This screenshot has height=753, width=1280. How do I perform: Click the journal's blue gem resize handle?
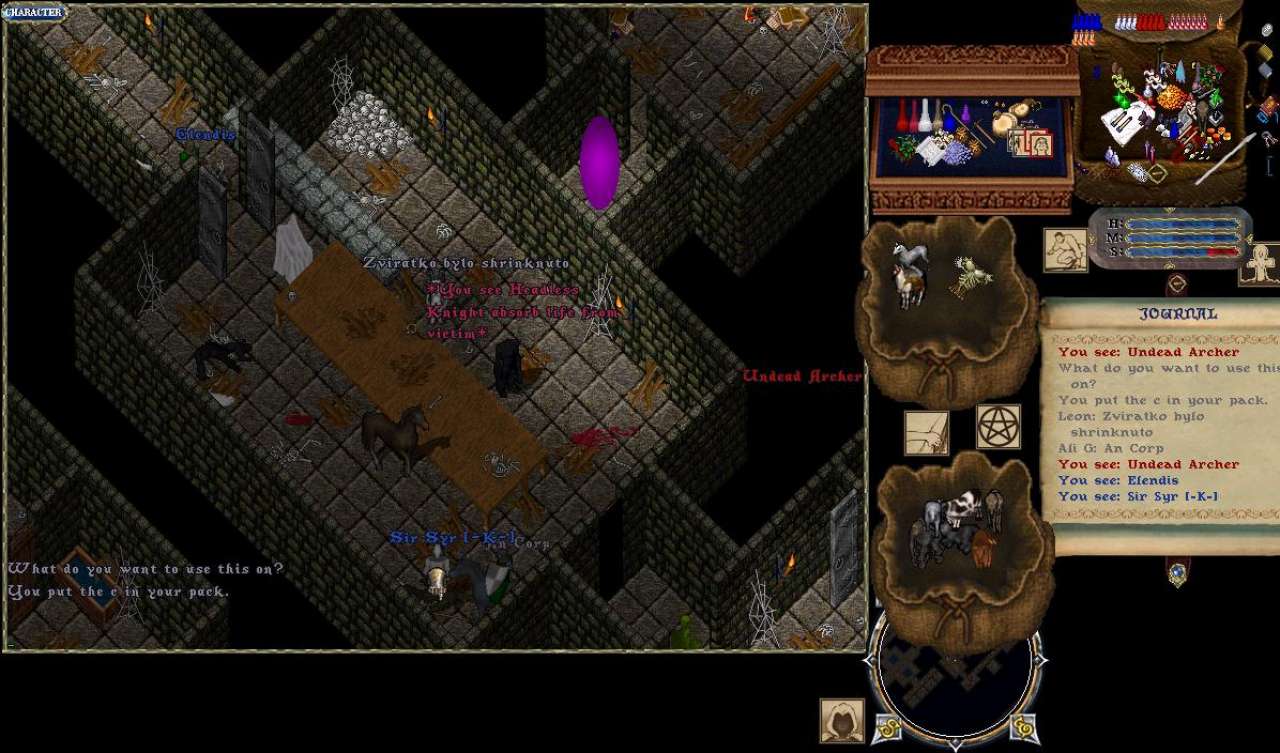pyautogui.click(x=1177, y=572)
